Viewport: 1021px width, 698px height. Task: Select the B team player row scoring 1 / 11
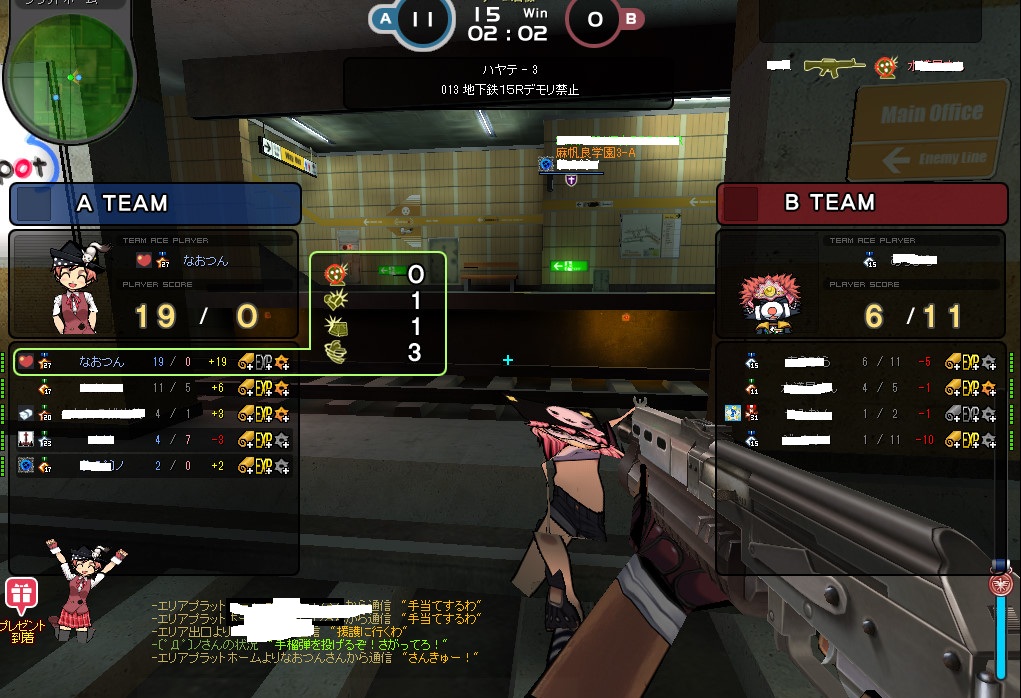[x=862, y=439]
